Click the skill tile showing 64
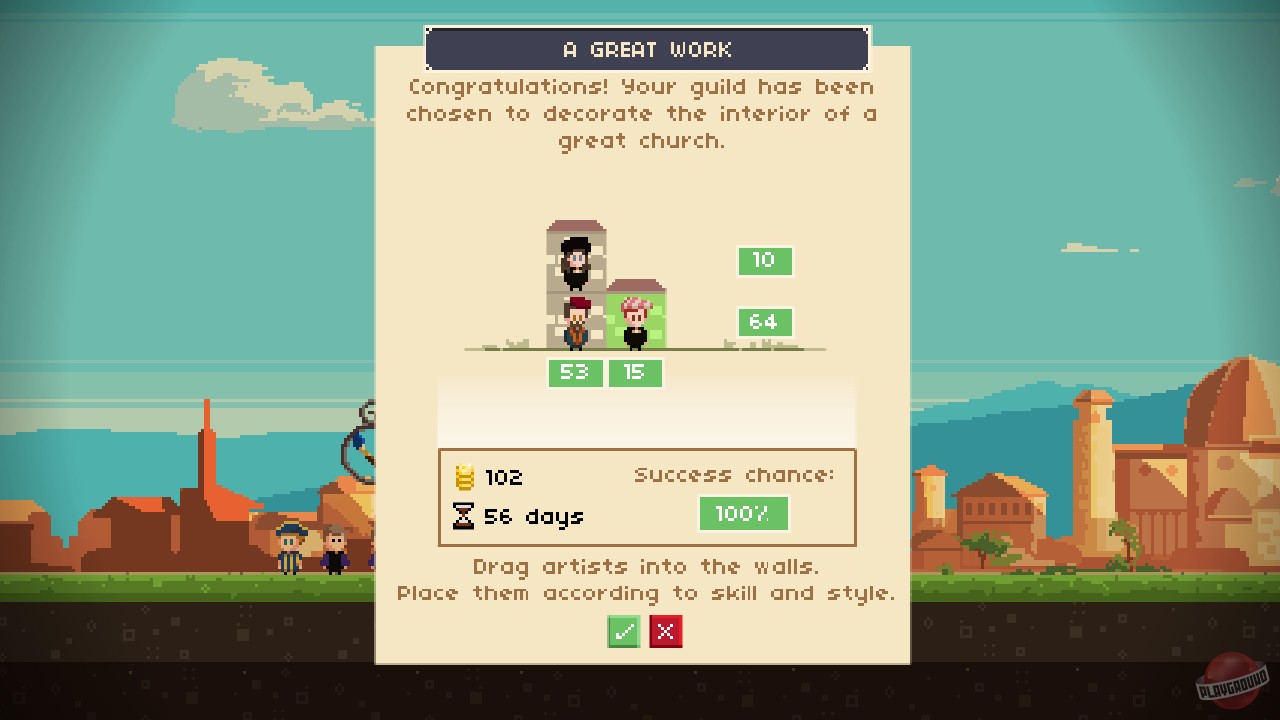The image size is (1280, 720). tap(765, 322)
